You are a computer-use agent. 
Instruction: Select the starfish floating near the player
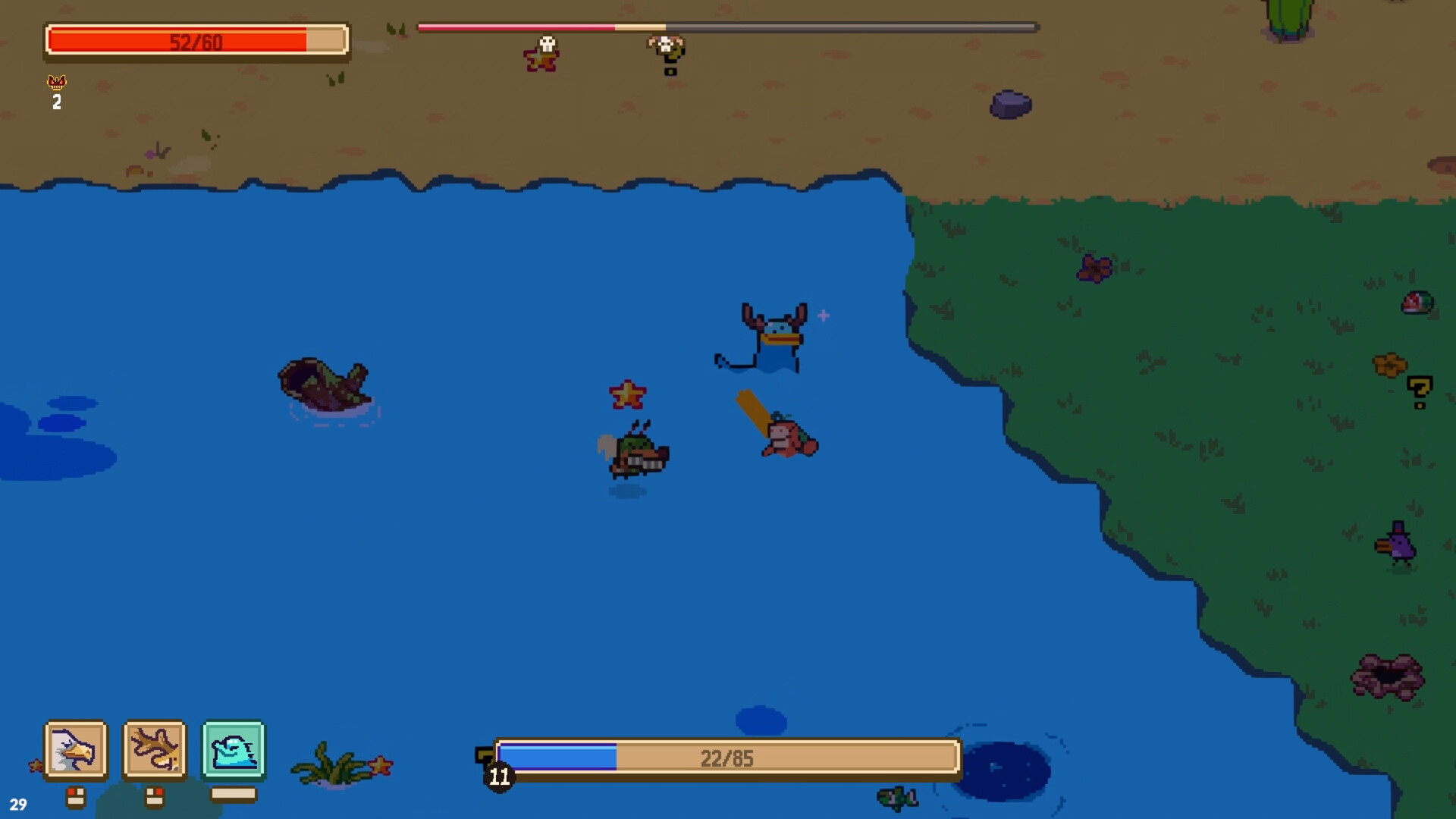pos(628,394)
